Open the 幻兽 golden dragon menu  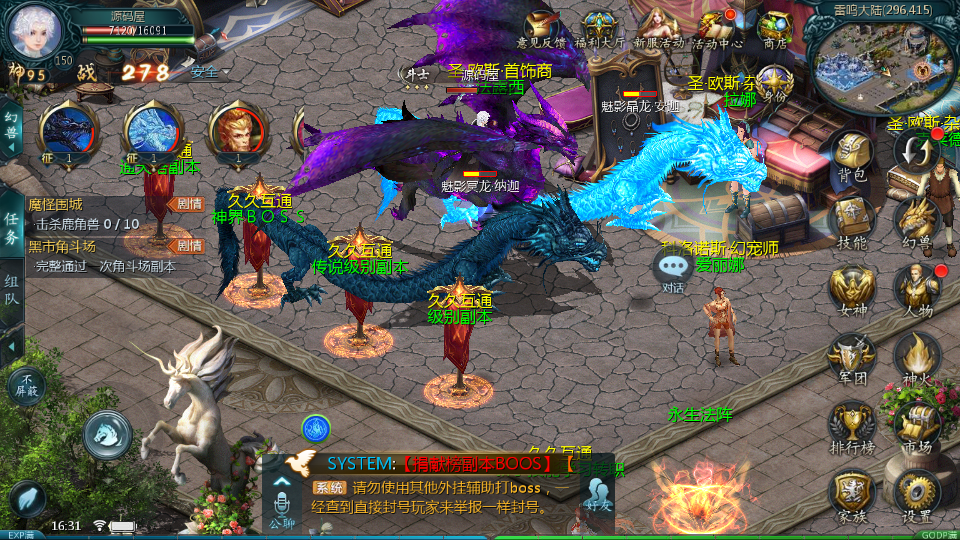915,220
